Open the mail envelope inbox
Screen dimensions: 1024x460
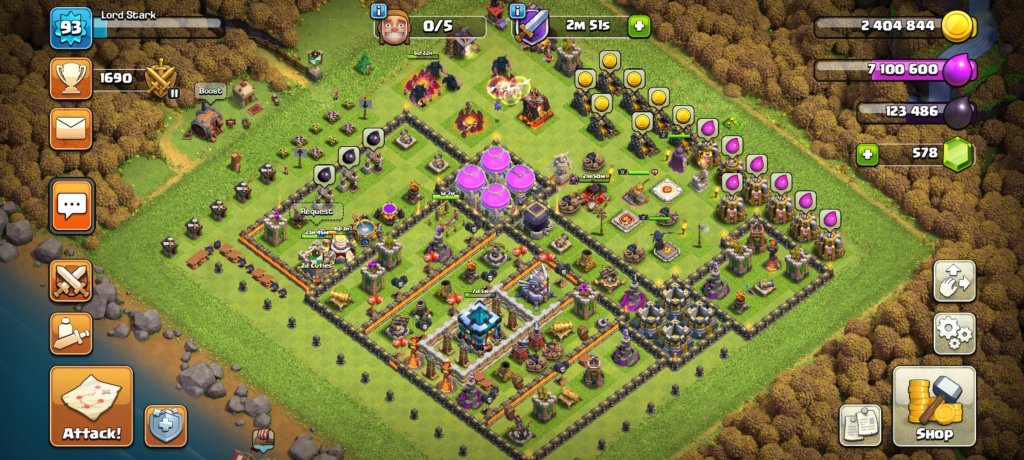pos(71,128)
